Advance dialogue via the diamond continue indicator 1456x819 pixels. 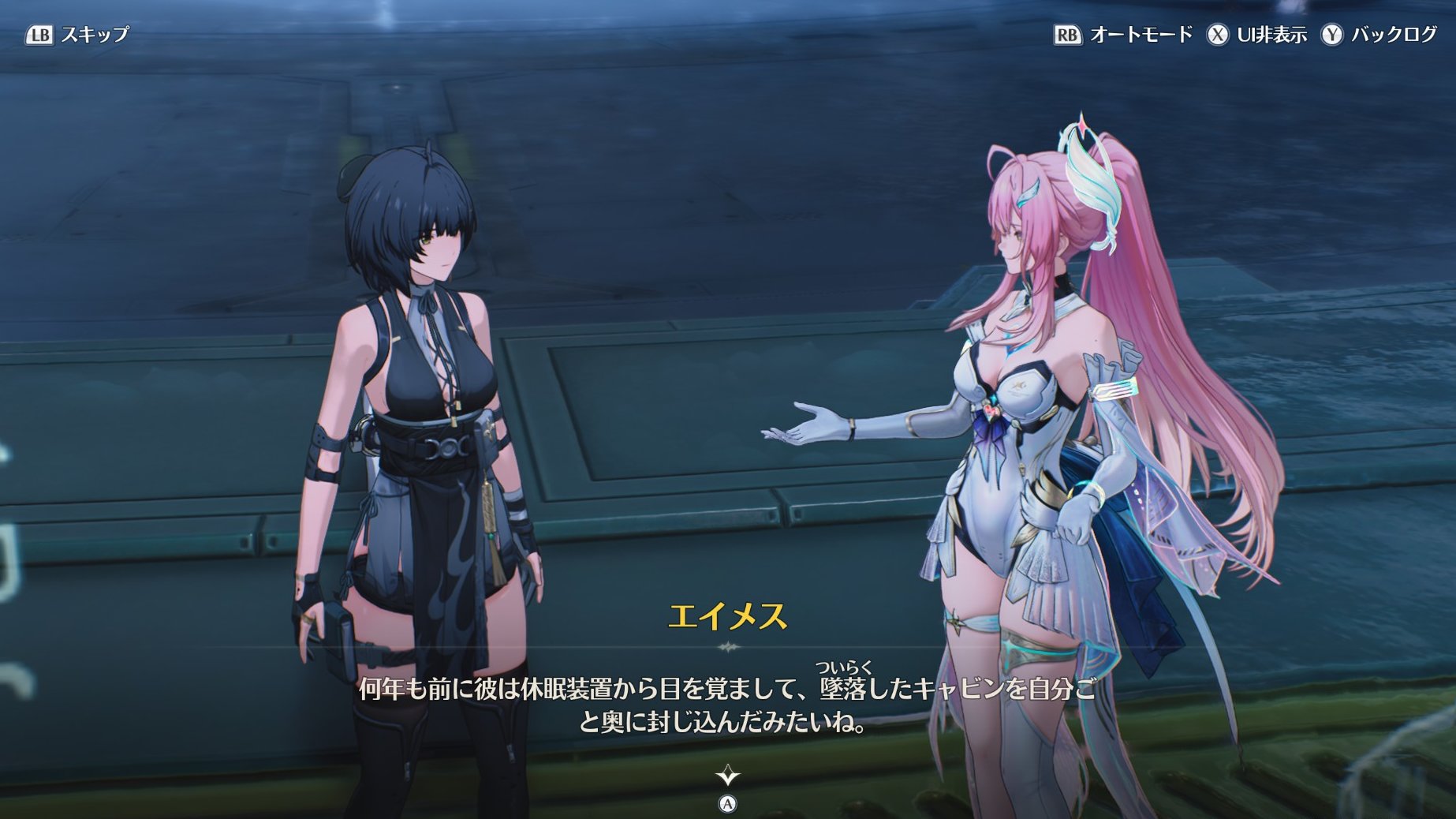tap(727, 777)
